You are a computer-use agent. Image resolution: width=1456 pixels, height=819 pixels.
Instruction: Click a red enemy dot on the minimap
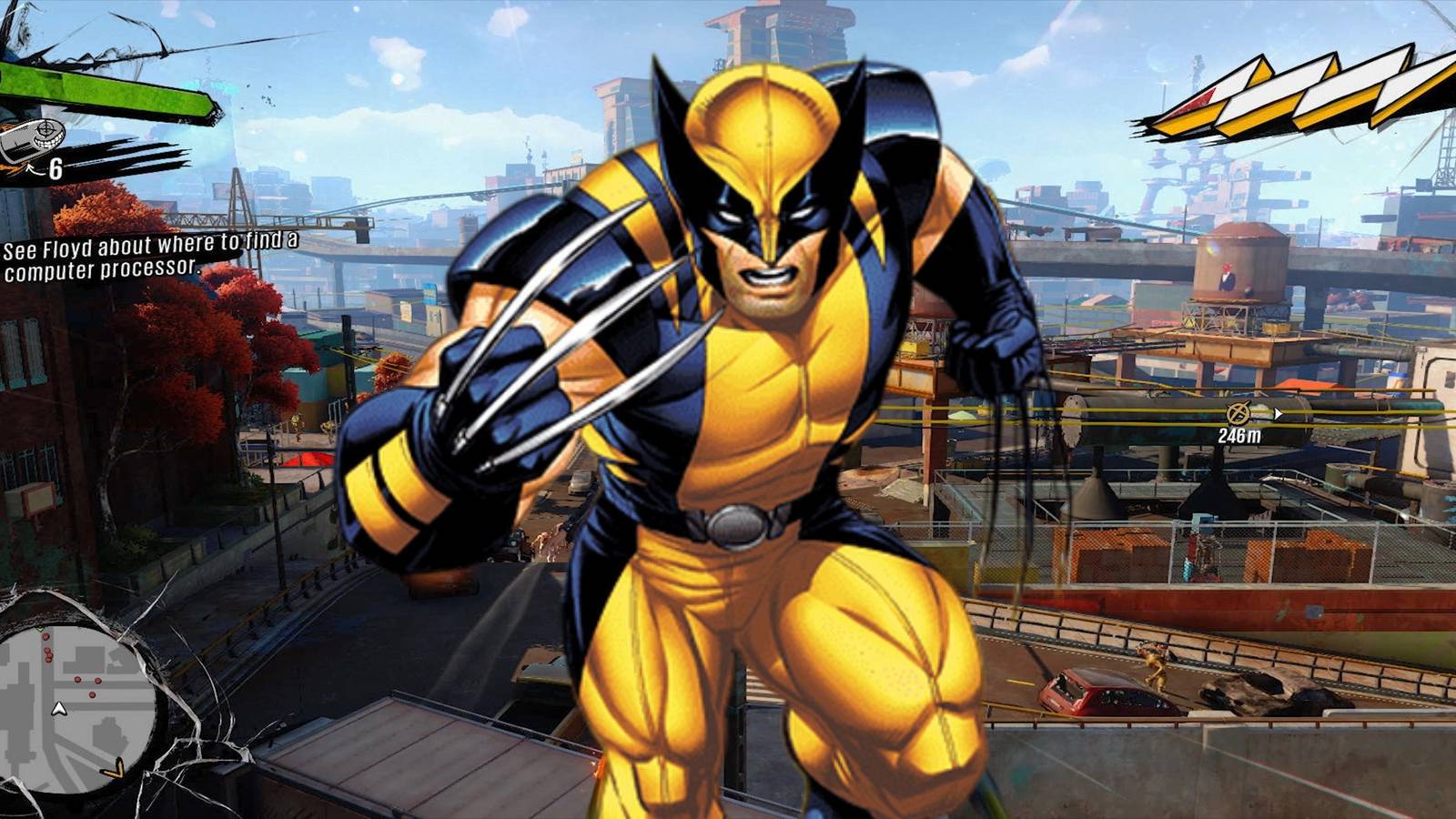(x=77, y=679)
